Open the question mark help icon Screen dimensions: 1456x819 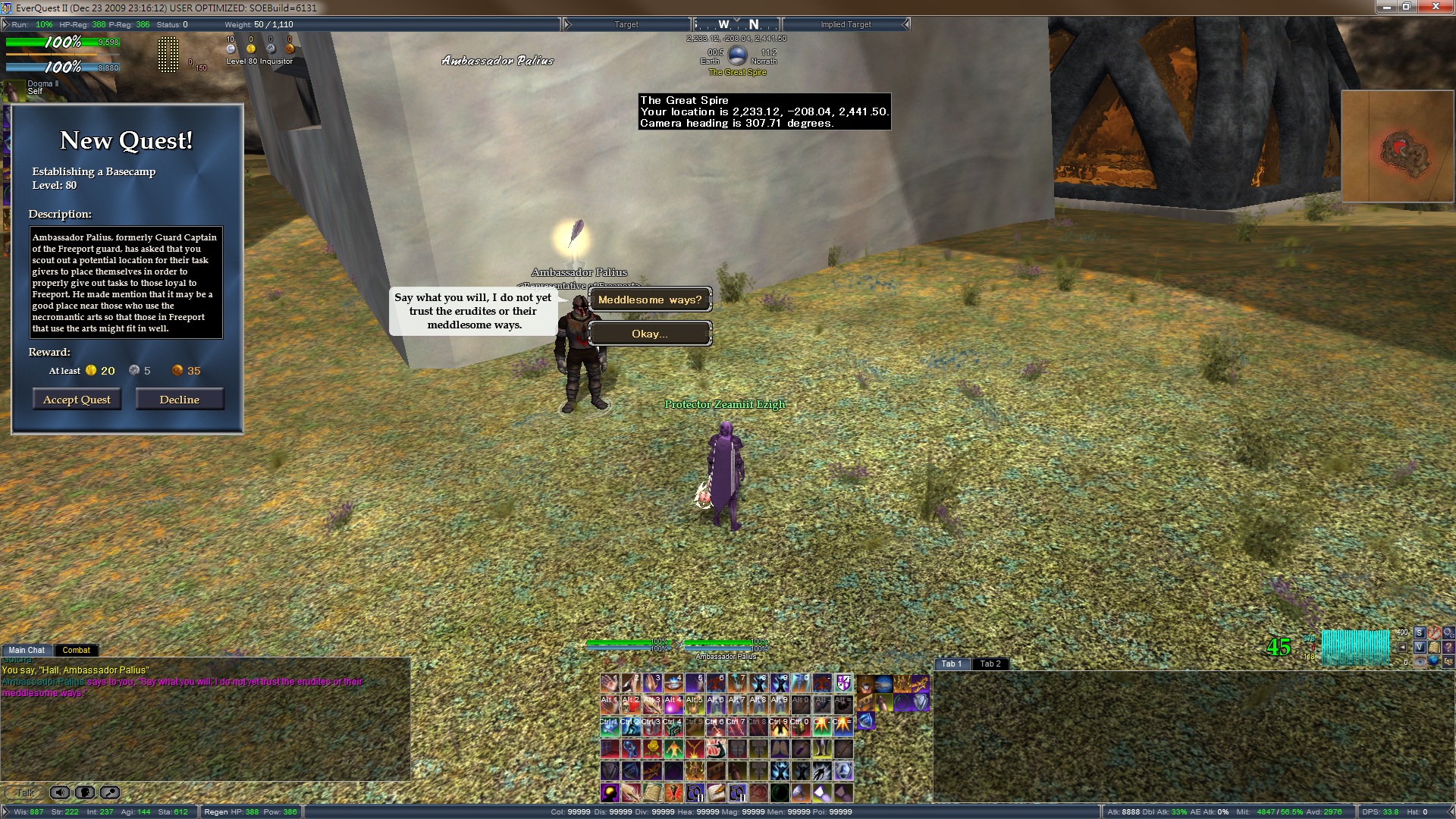[1448, 647]
